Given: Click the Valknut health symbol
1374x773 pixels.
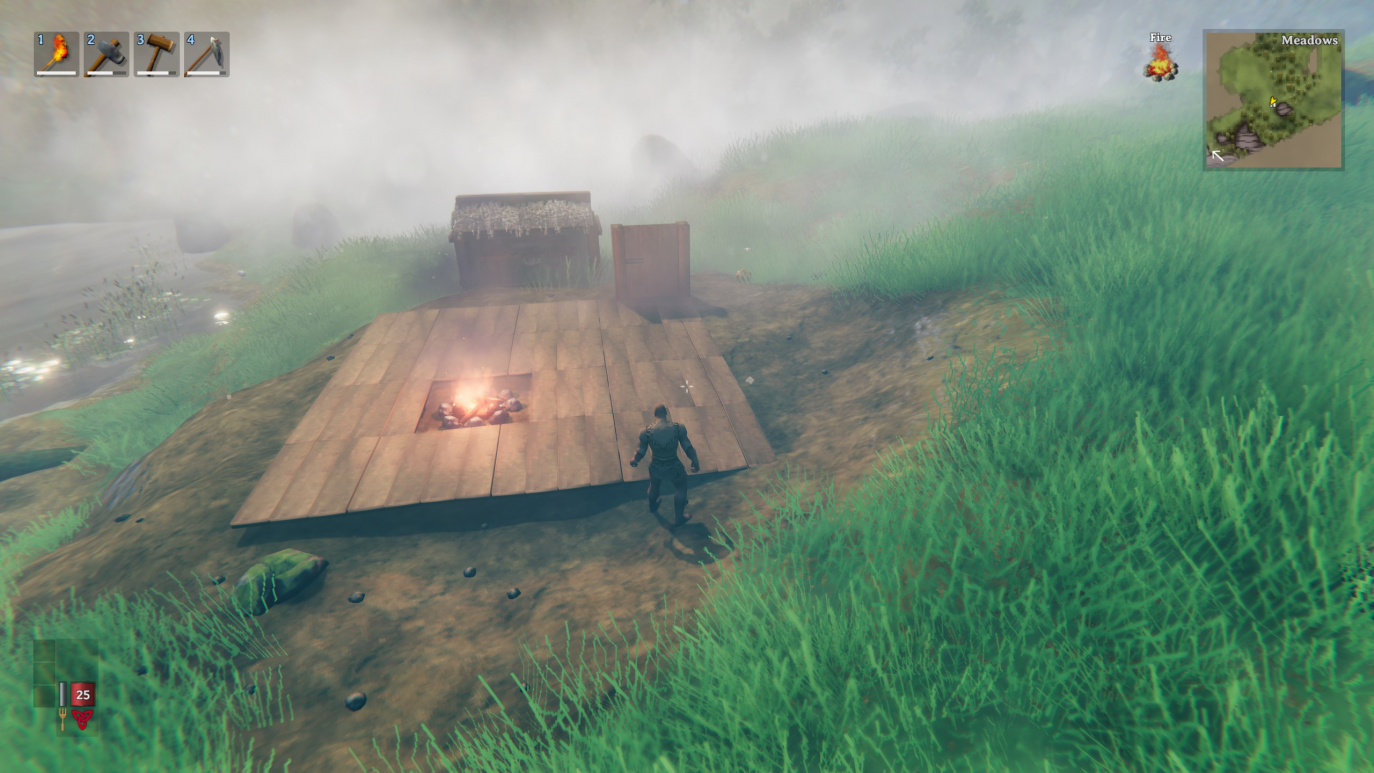Looking at the screenshot, I should (82, 718).
